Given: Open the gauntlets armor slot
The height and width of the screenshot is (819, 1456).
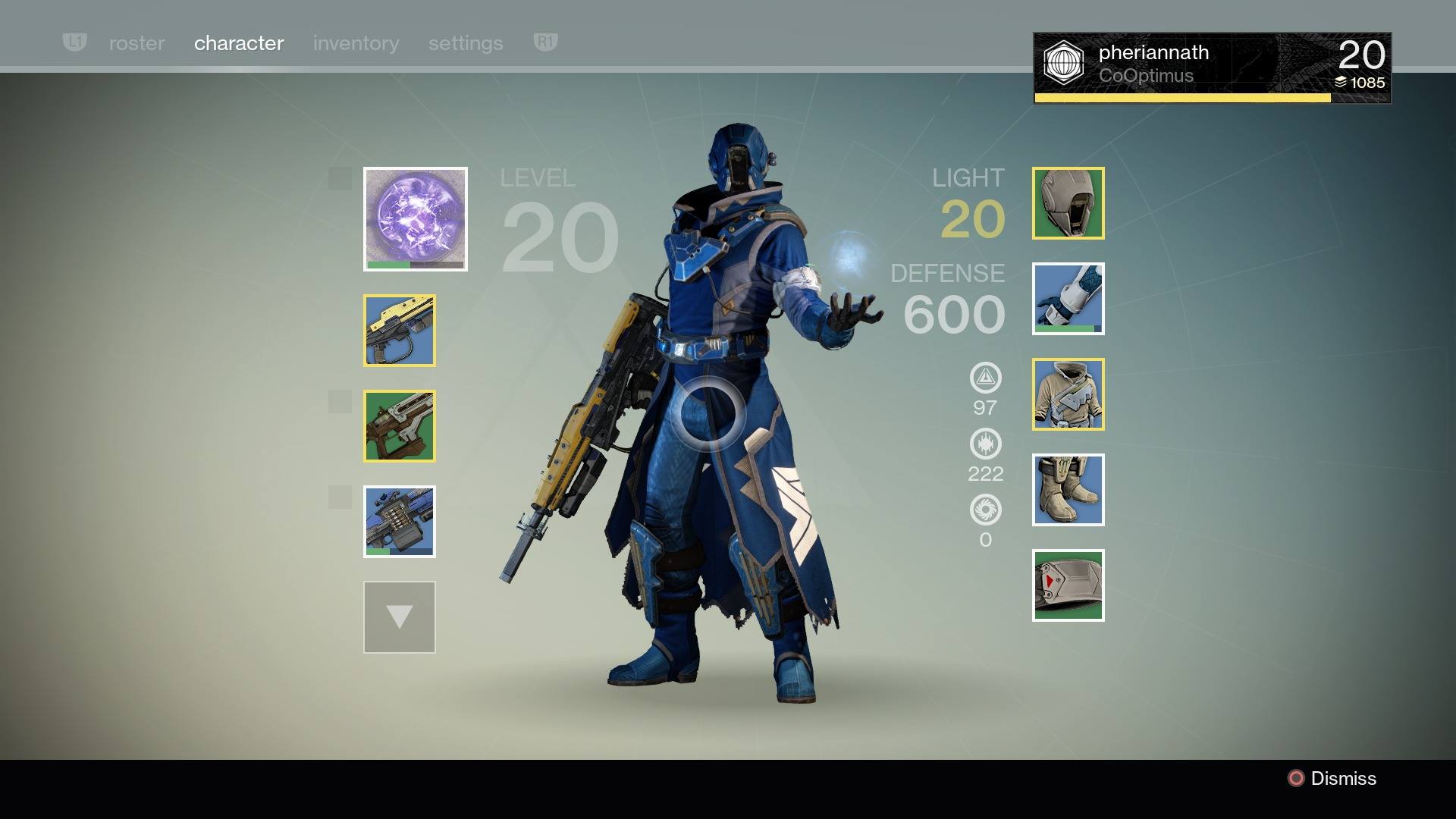Looking at the screenshot, I should coord(1068,299).
